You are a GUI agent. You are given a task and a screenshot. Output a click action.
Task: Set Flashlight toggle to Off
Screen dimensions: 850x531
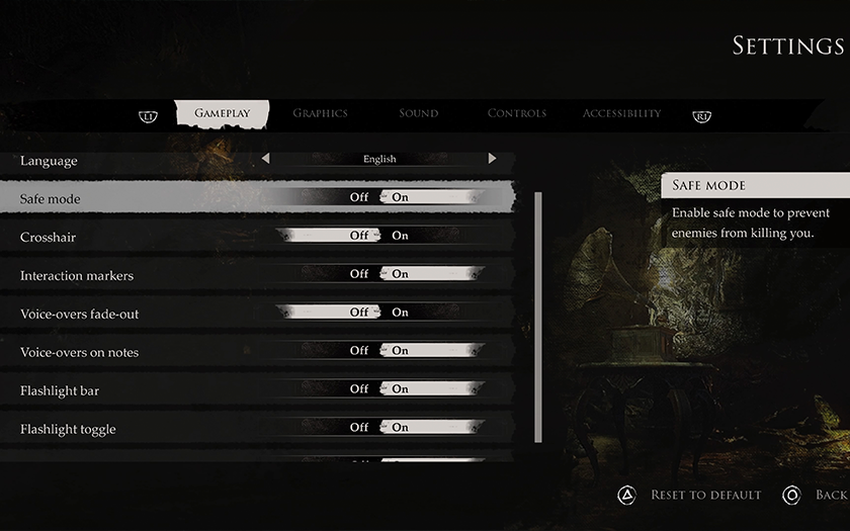(x=359, y=428)
